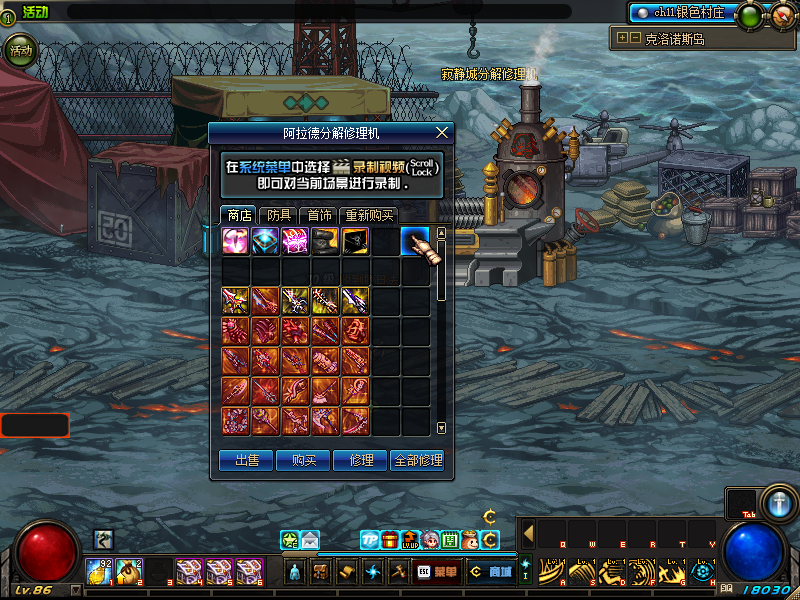Zoom in the minimap with the plus button

[622, 38]
